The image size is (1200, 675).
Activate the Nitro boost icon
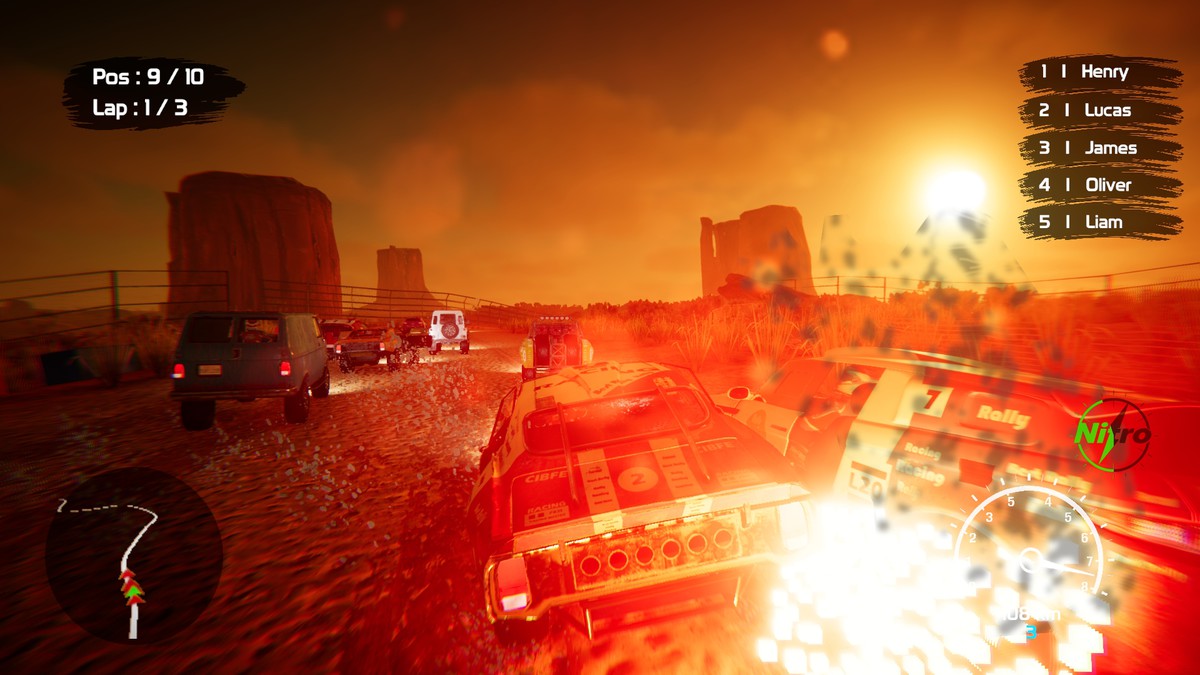(x=1112, y=435)
